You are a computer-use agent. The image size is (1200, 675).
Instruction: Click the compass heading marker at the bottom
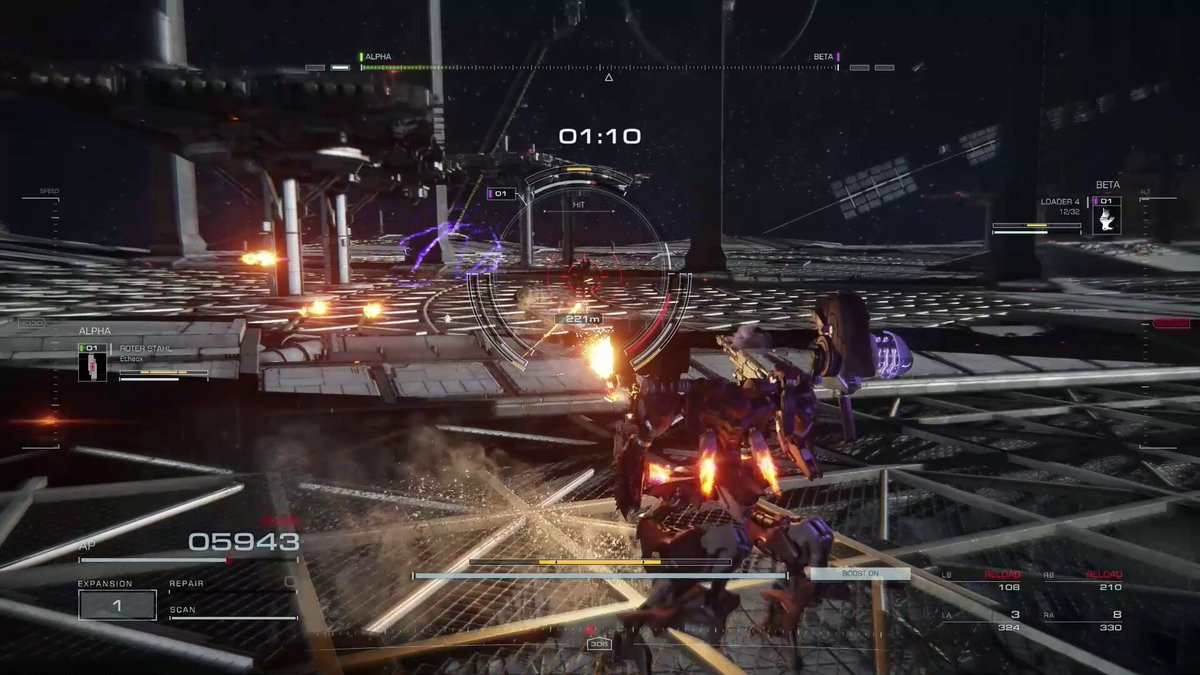click(x=597, y=644)
